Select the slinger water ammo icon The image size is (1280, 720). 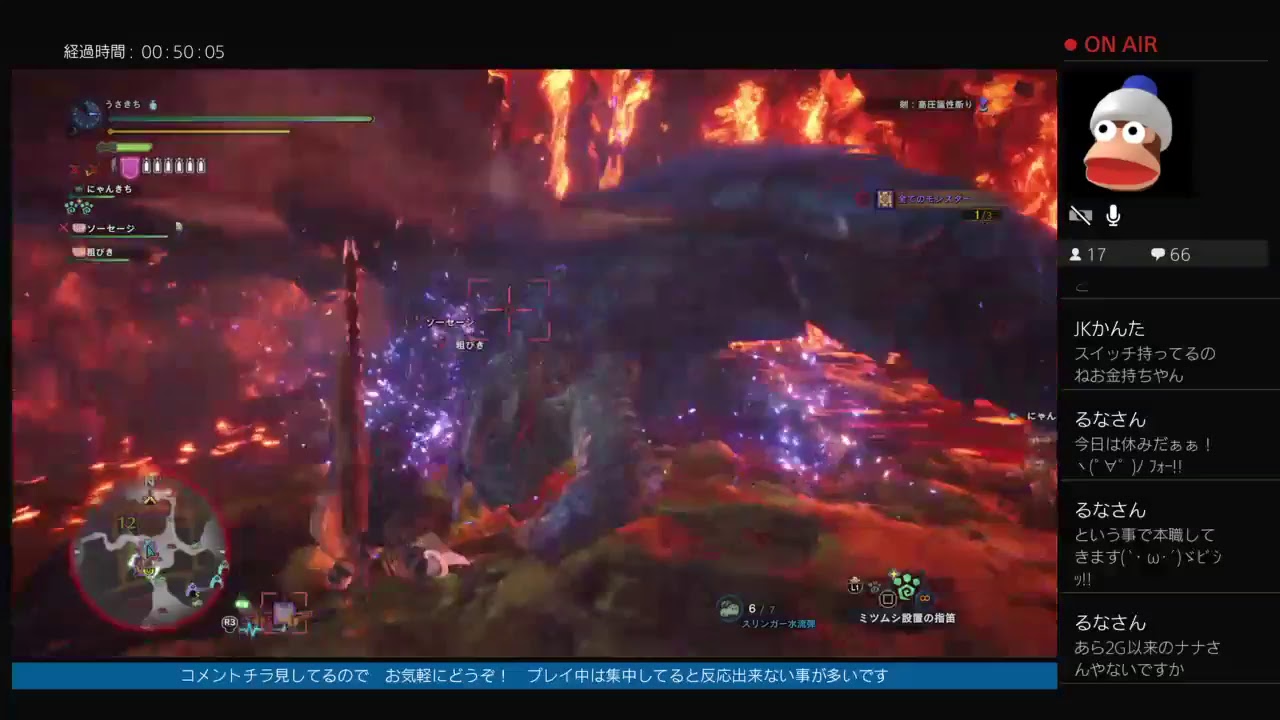pyautogui.click(x=728, y=608)
